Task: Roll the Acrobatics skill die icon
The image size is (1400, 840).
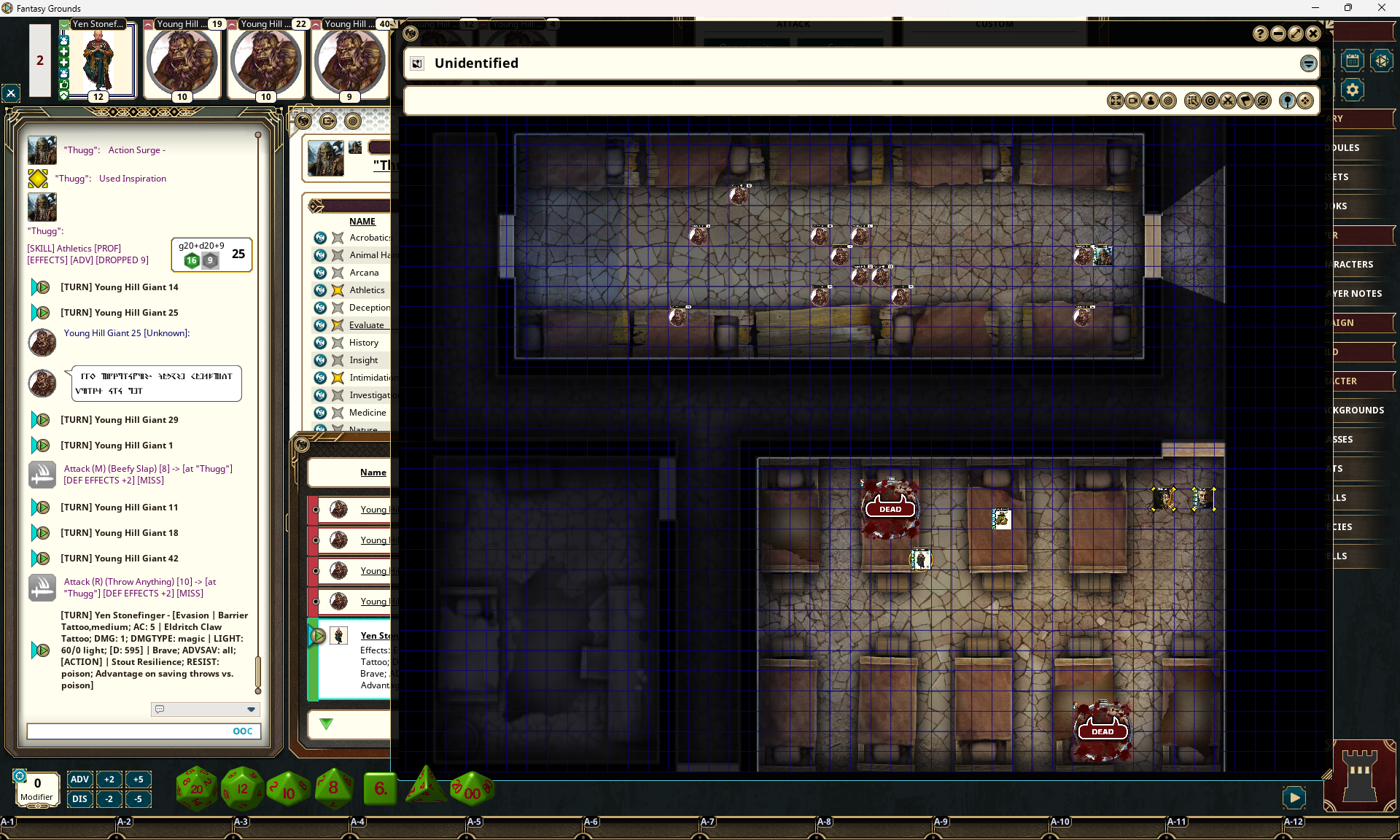Action: 321,238
